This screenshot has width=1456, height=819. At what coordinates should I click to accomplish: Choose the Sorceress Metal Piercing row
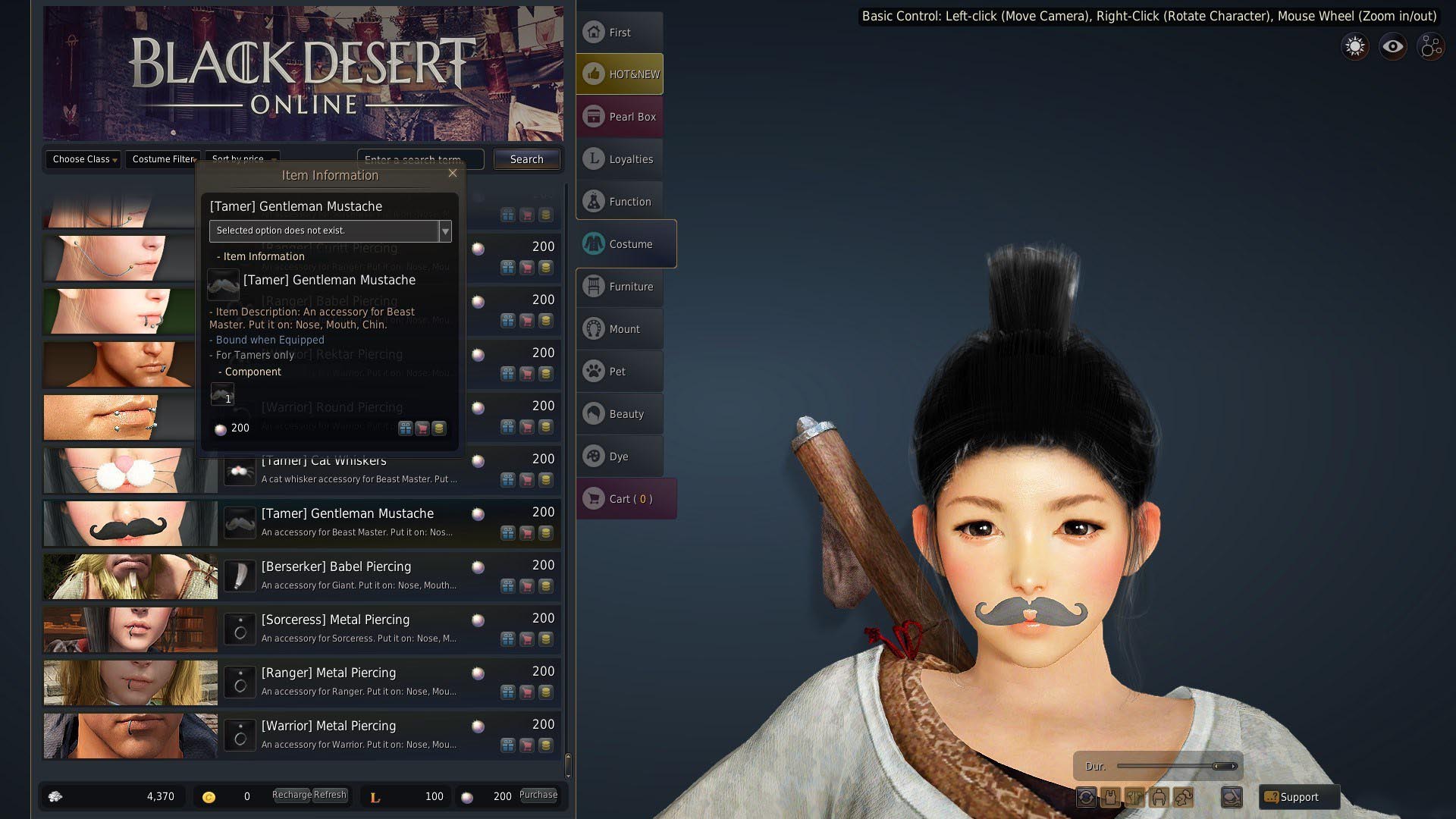pyautogui.click(x=335, y=620)
